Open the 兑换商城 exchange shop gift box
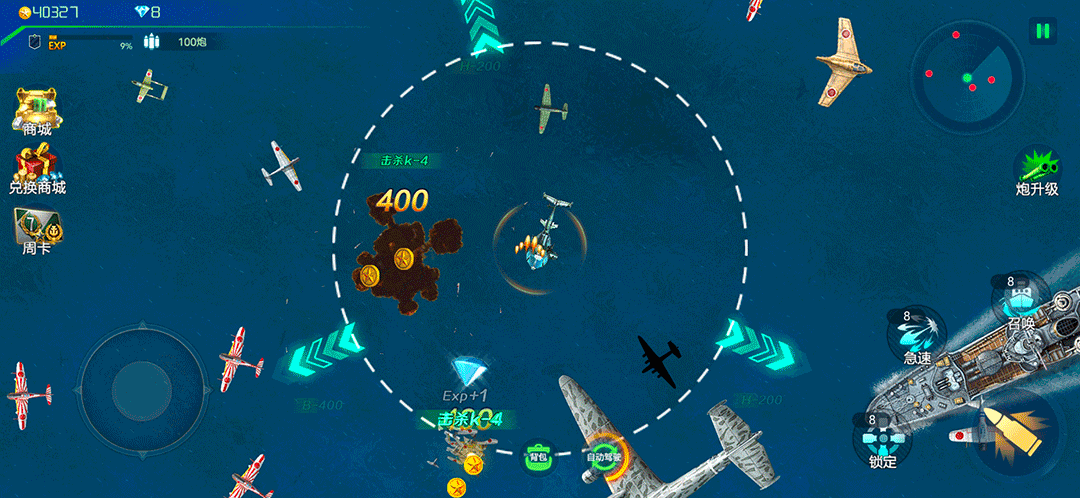This screenshot has height=498, width=1080. pyautogui.click(x=37, y=167)
